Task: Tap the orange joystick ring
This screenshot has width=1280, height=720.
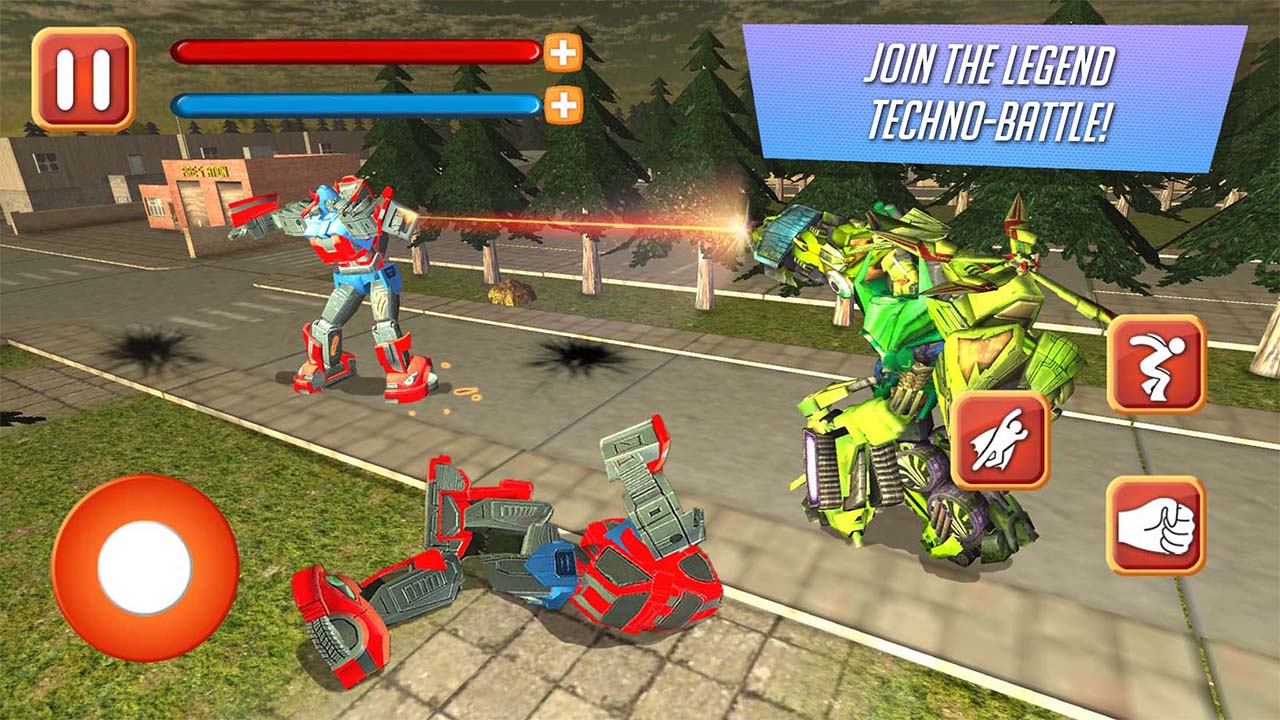Action: [144, 565]
